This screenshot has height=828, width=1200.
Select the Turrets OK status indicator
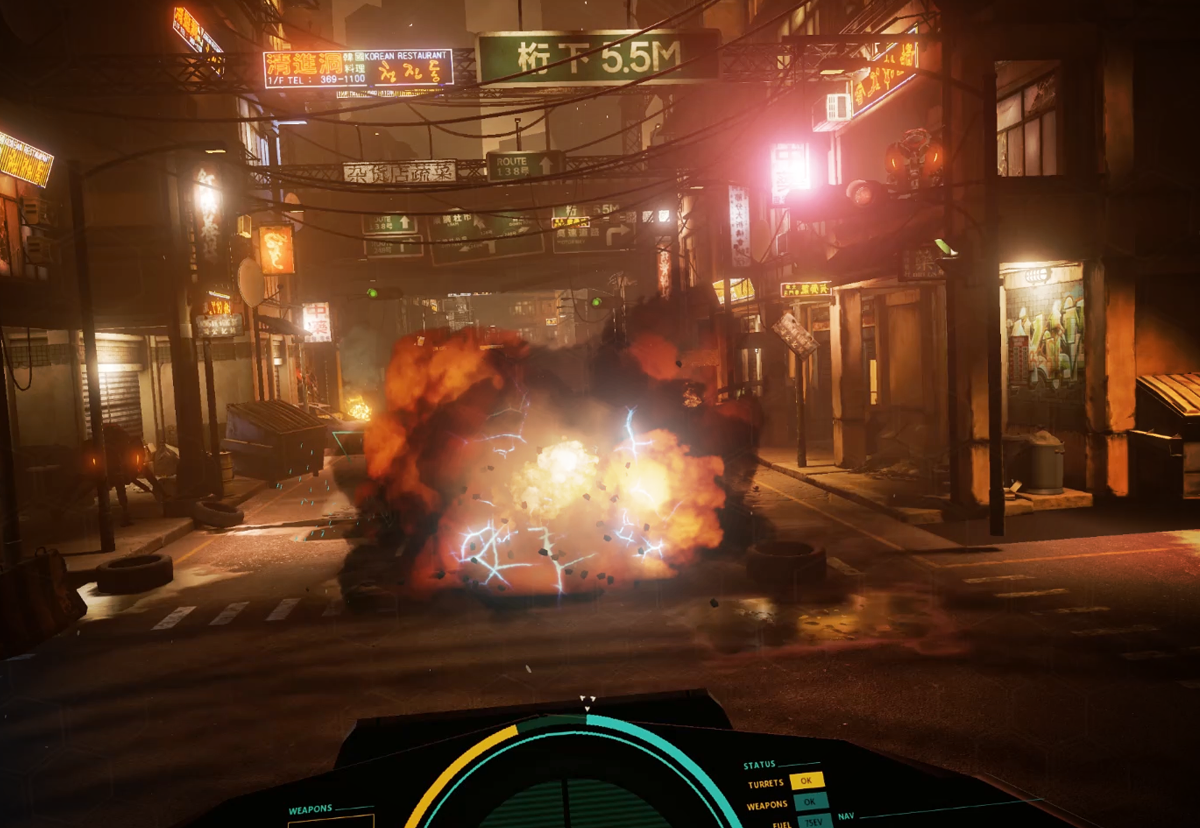806,781
